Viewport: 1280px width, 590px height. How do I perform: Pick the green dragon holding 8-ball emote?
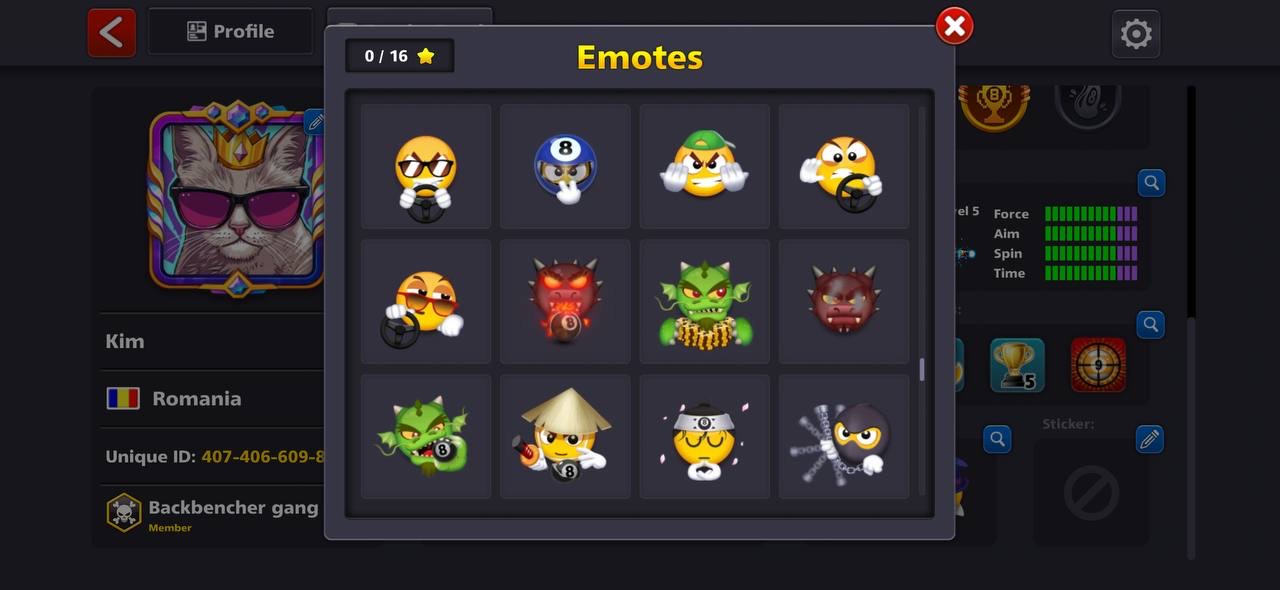(x=426, y=437)
